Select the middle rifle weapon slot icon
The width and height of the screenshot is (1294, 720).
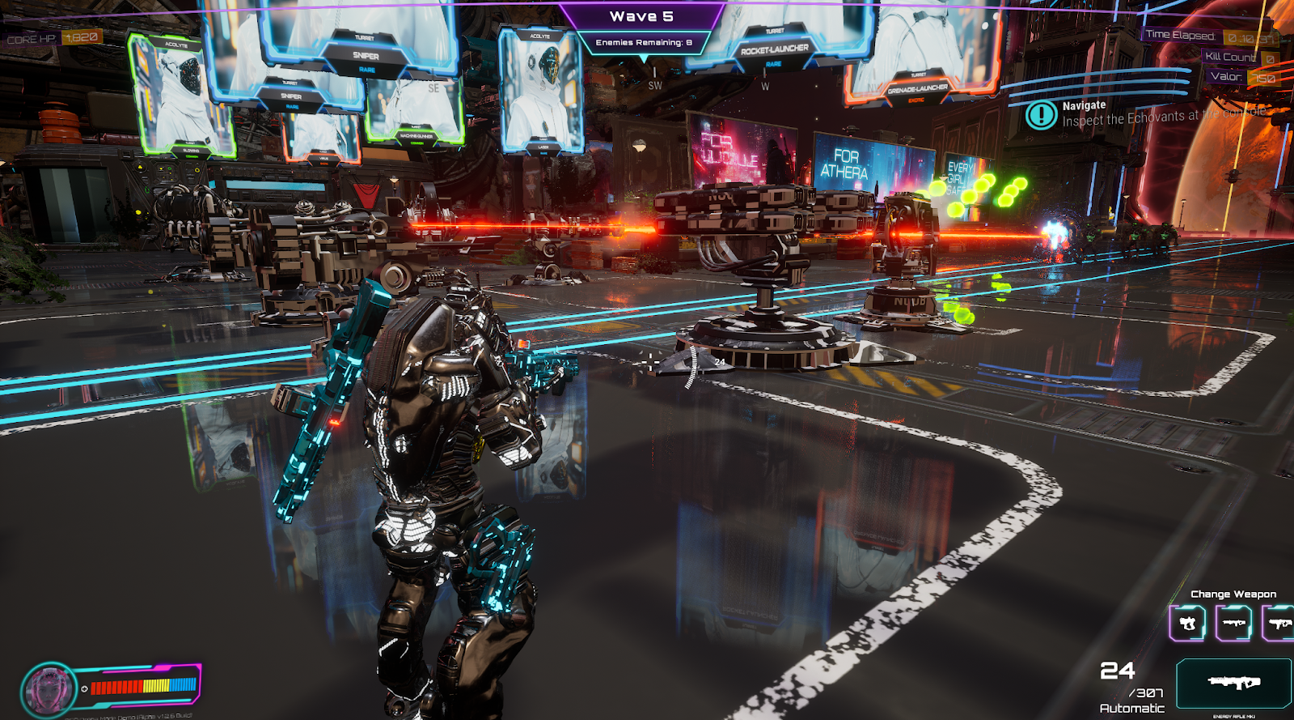pos(1234,622)
